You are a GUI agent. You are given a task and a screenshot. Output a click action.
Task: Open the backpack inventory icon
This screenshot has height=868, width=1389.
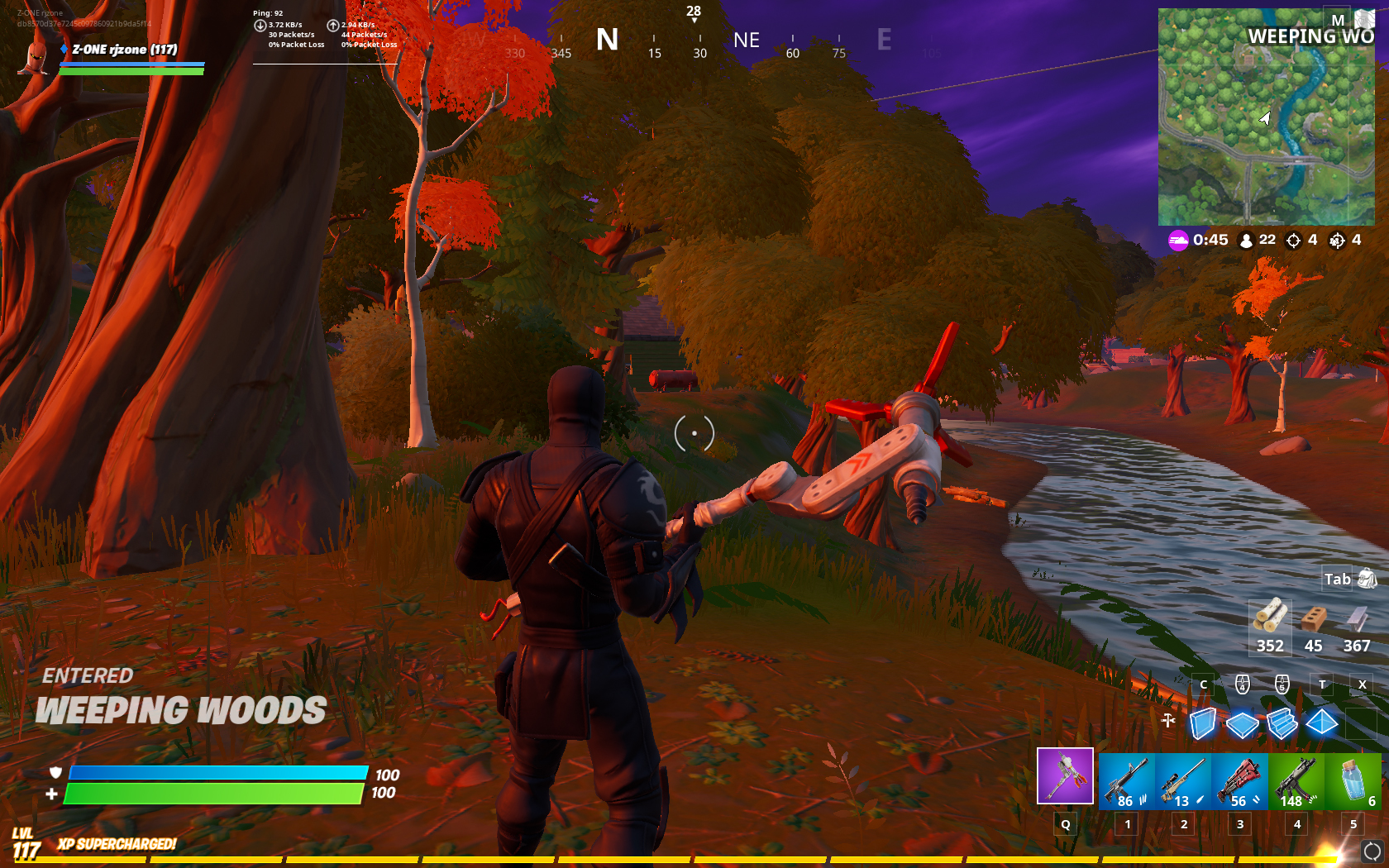tap(1368, 579)
